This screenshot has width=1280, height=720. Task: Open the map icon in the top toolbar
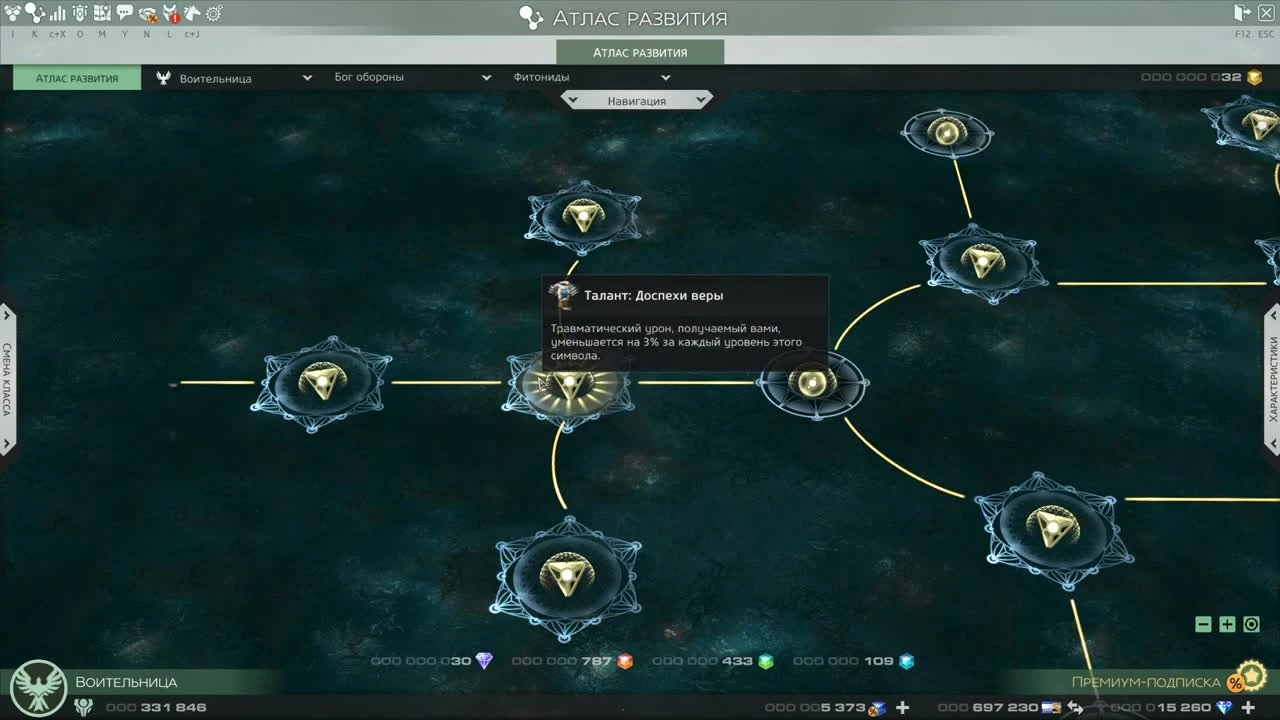point(102,13)
